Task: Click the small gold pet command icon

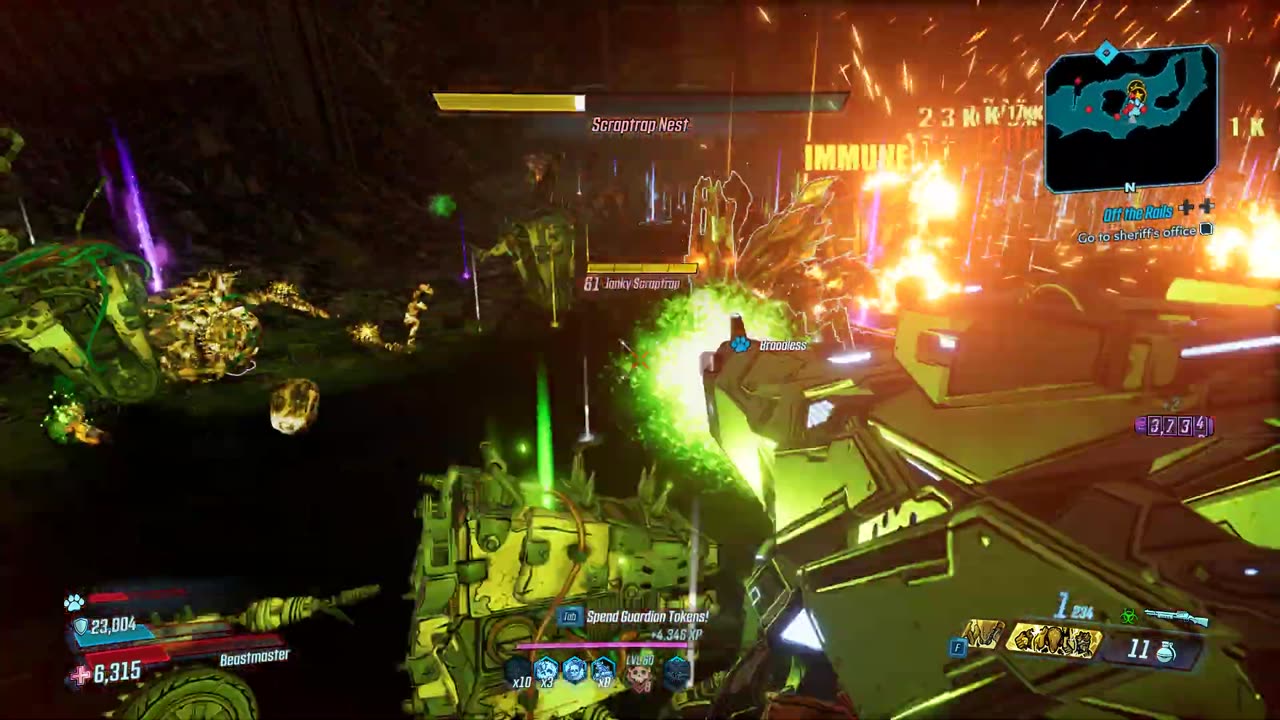Action: (x=984, y=634)
